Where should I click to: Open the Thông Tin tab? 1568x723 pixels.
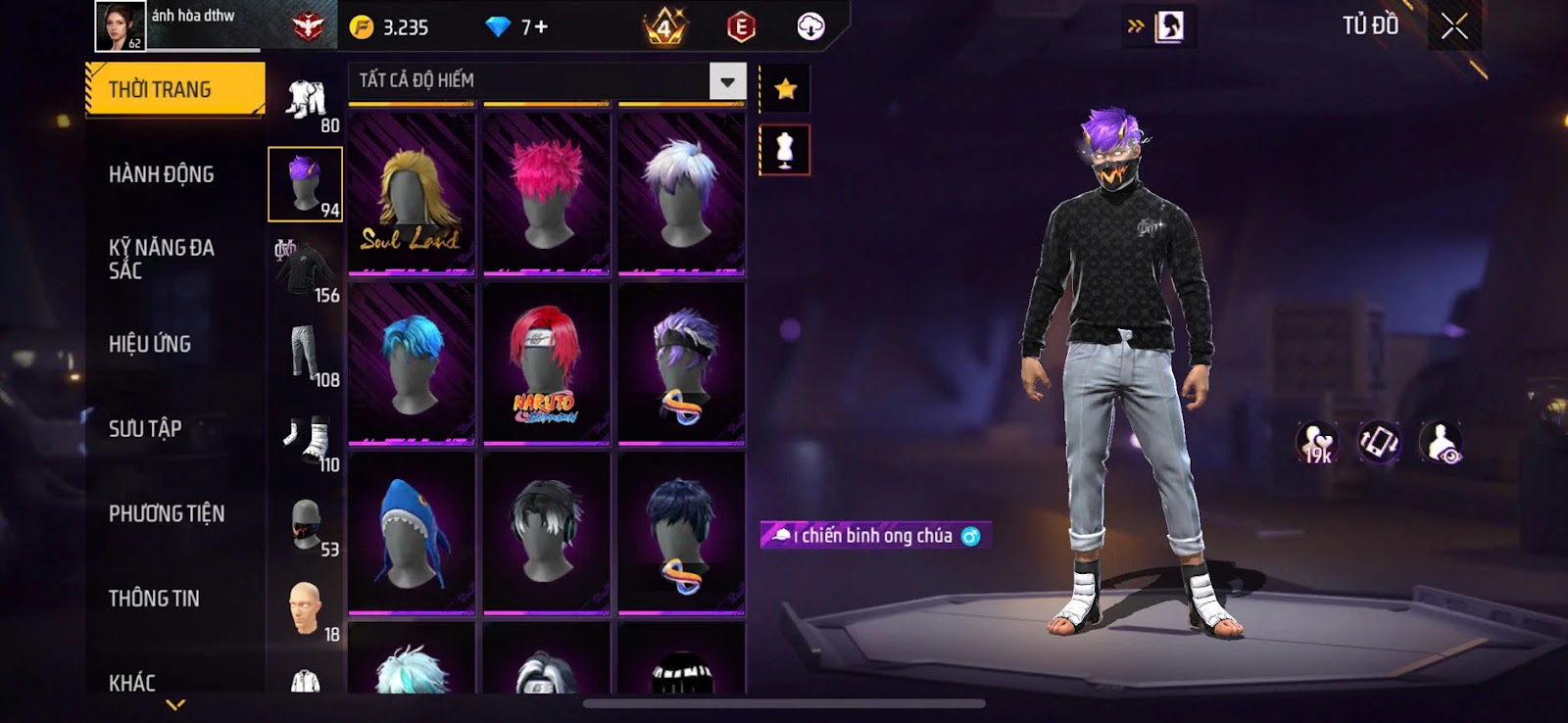click(x=154, y=599)
